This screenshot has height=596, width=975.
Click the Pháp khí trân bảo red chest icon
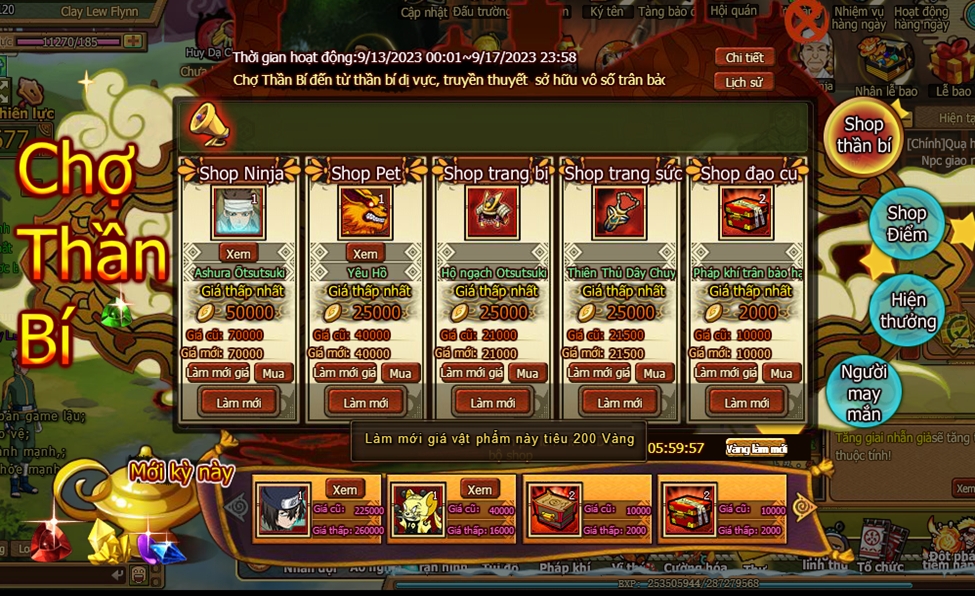[746, 213]
